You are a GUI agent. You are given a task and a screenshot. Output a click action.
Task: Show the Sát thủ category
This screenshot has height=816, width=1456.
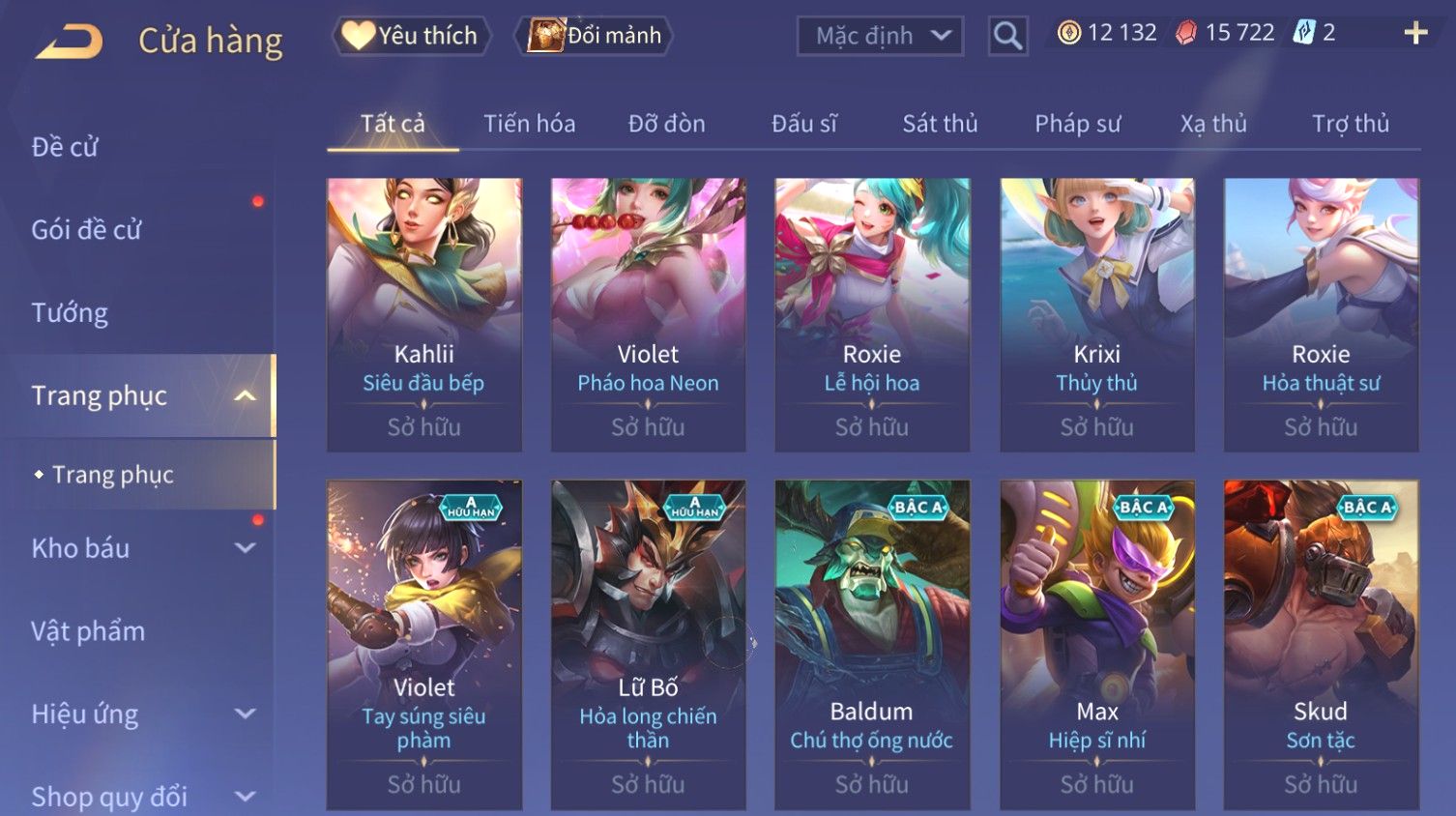coord(940,124)
